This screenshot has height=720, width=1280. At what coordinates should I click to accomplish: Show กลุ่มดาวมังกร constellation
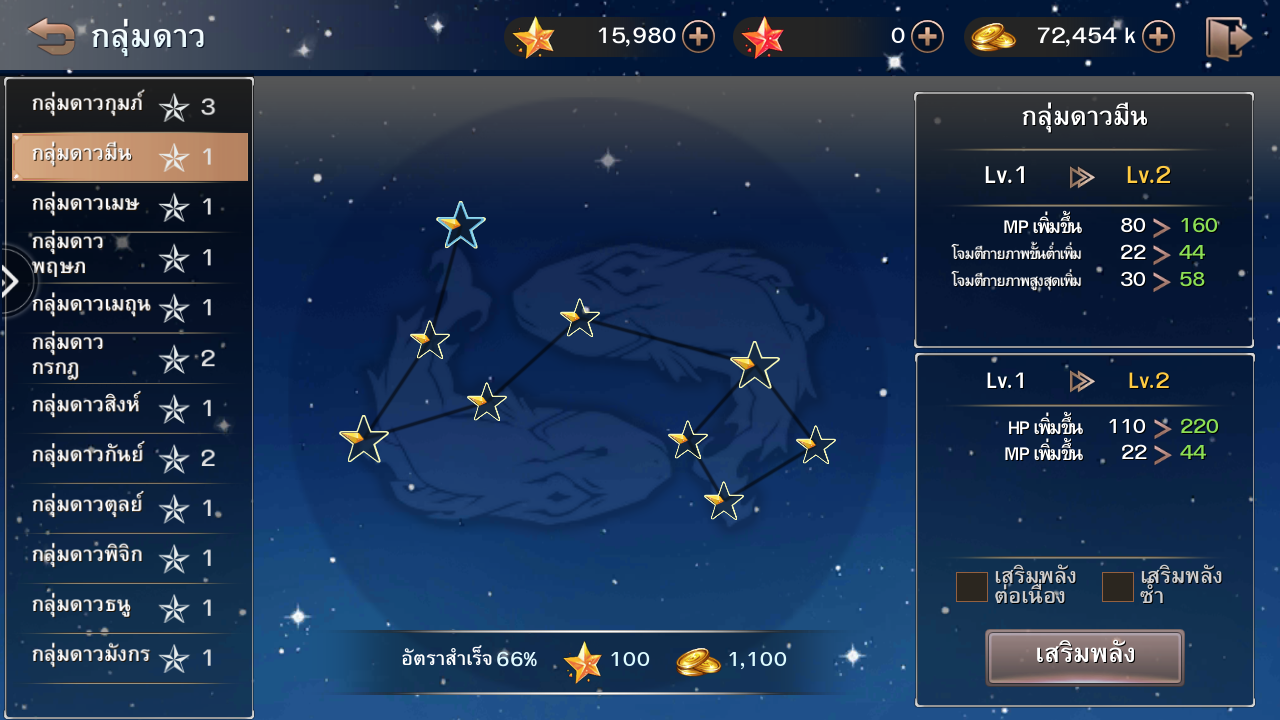(129, 658)
